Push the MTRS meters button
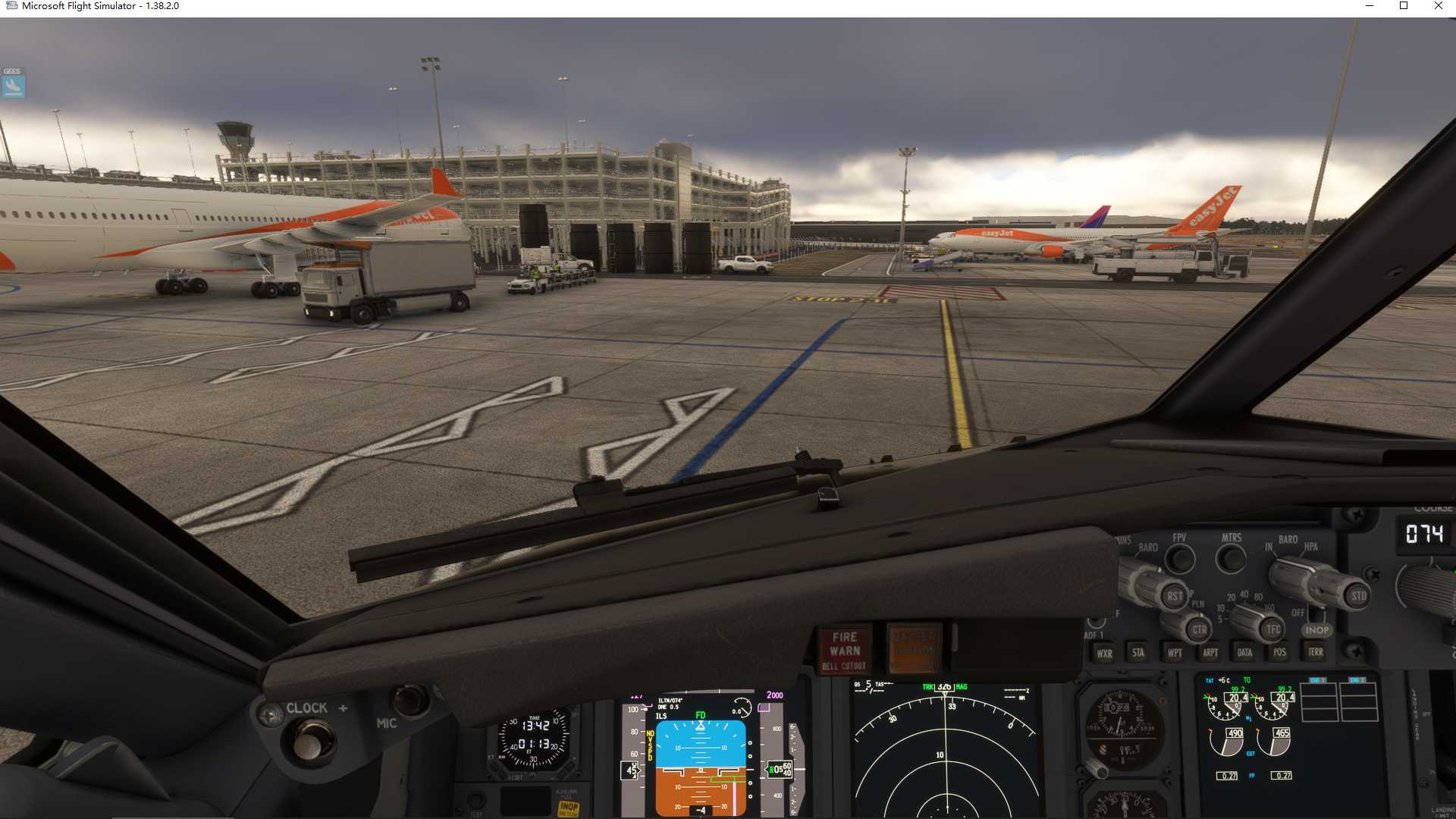Image resolution: width=1456 pixels, height=819 pixels. (x=1230, y=560)
